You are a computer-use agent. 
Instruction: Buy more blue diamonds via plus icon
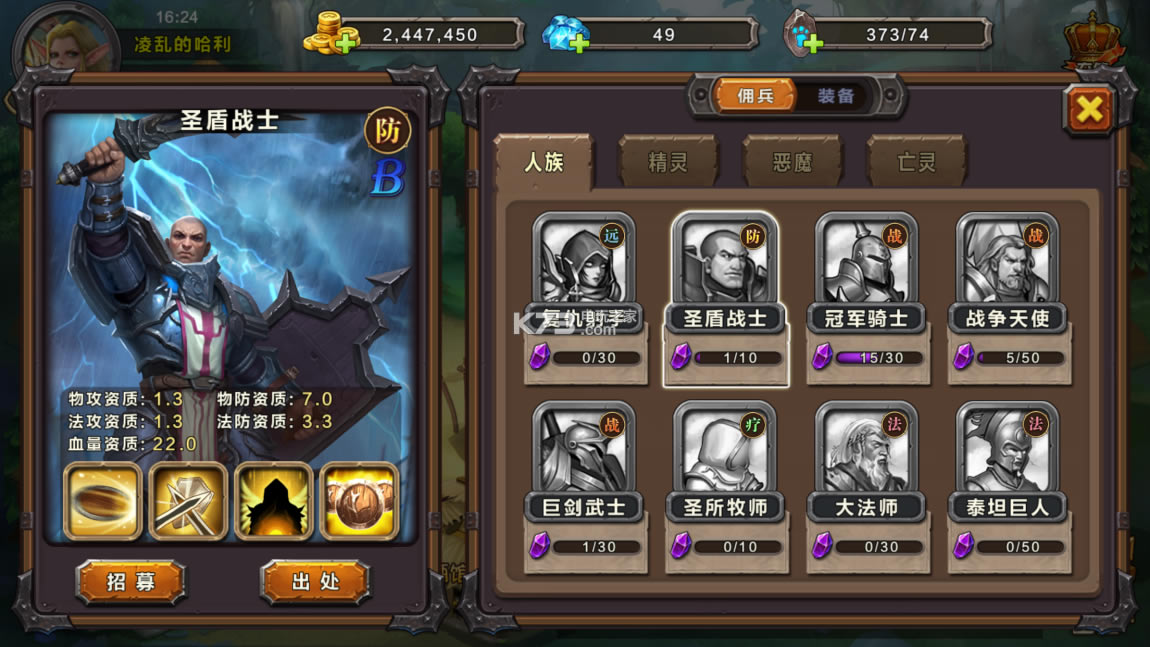point(579,42)
